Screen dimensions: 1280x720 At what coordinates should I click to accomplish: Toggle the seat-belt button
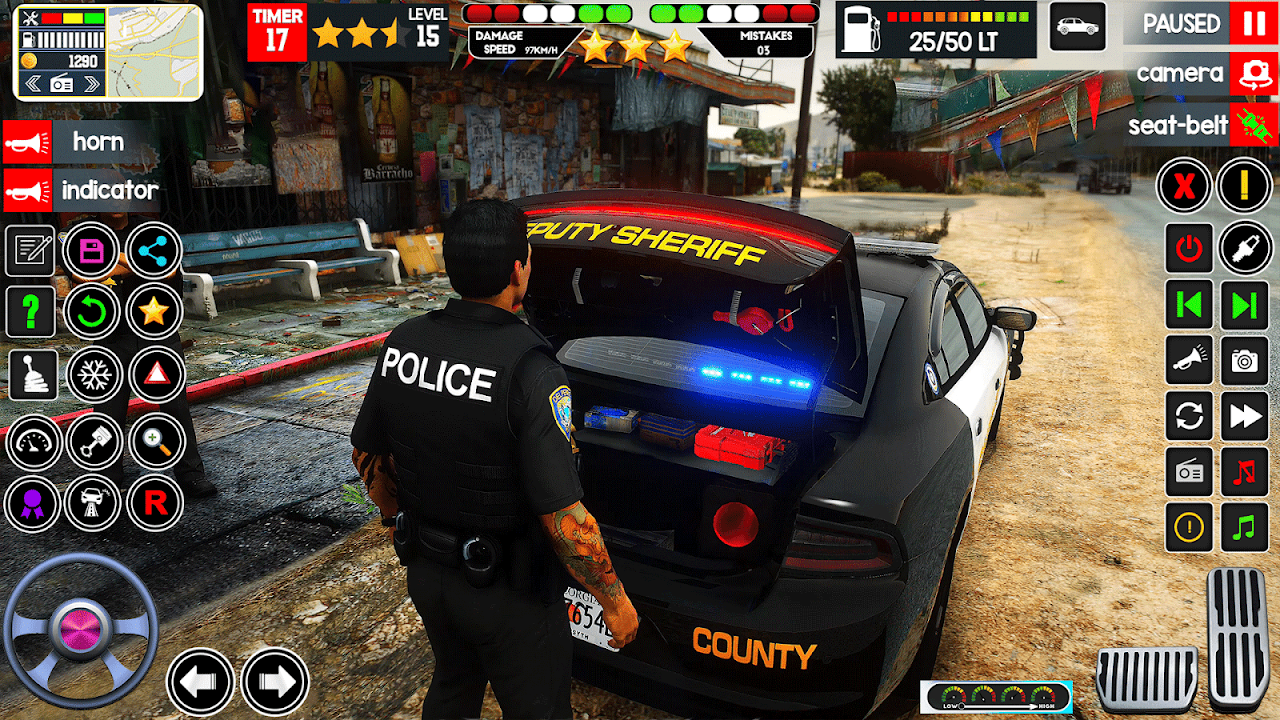pyautogui.click(x=1254, y=126)
